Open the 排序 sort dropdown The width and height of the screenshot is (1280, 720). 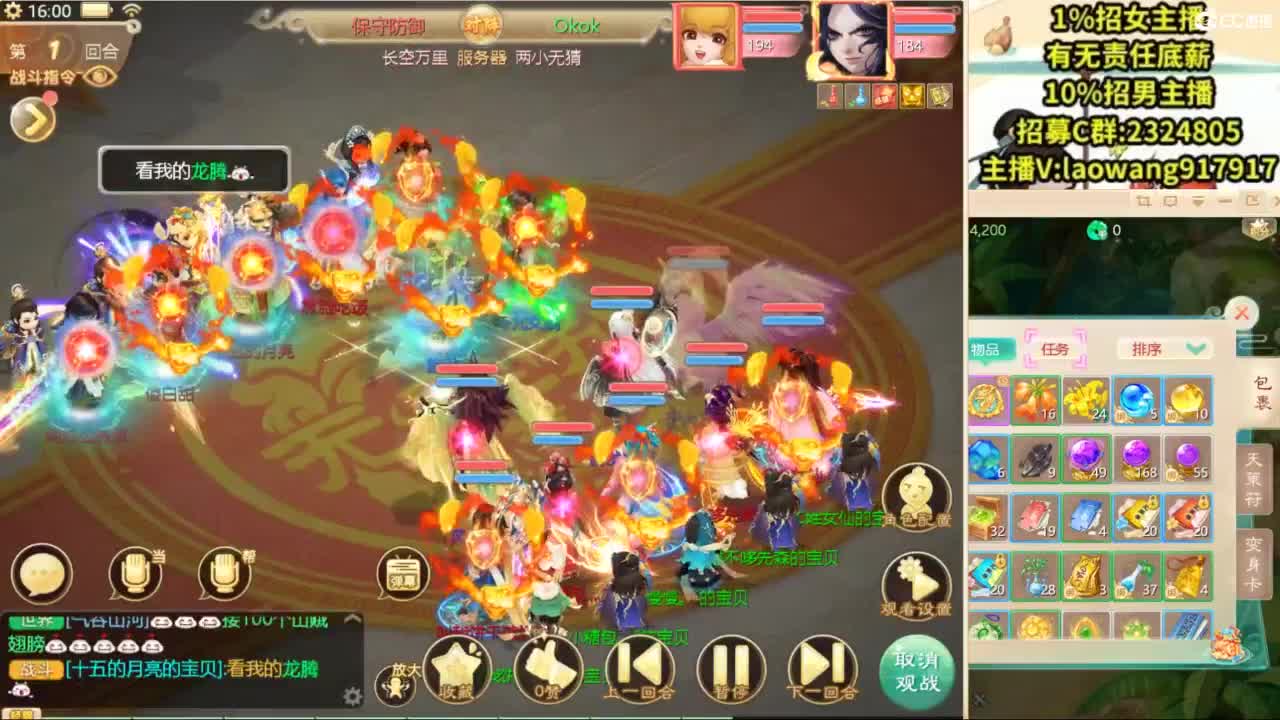click(x=1165, y=348)
